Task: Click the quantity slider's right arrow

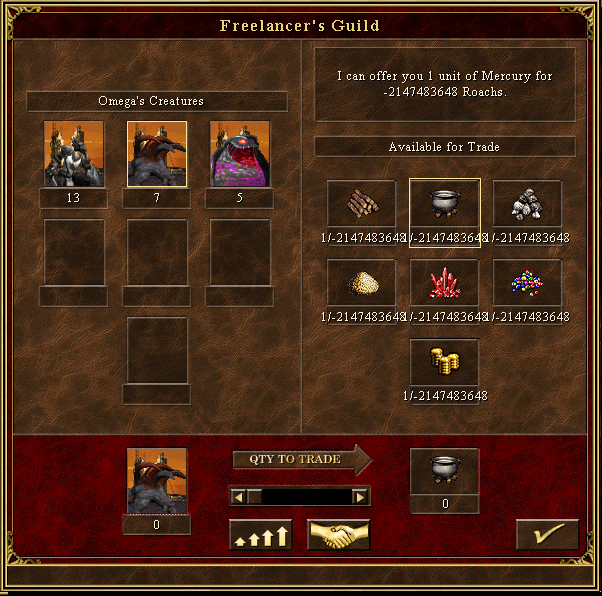Action: 360,496
